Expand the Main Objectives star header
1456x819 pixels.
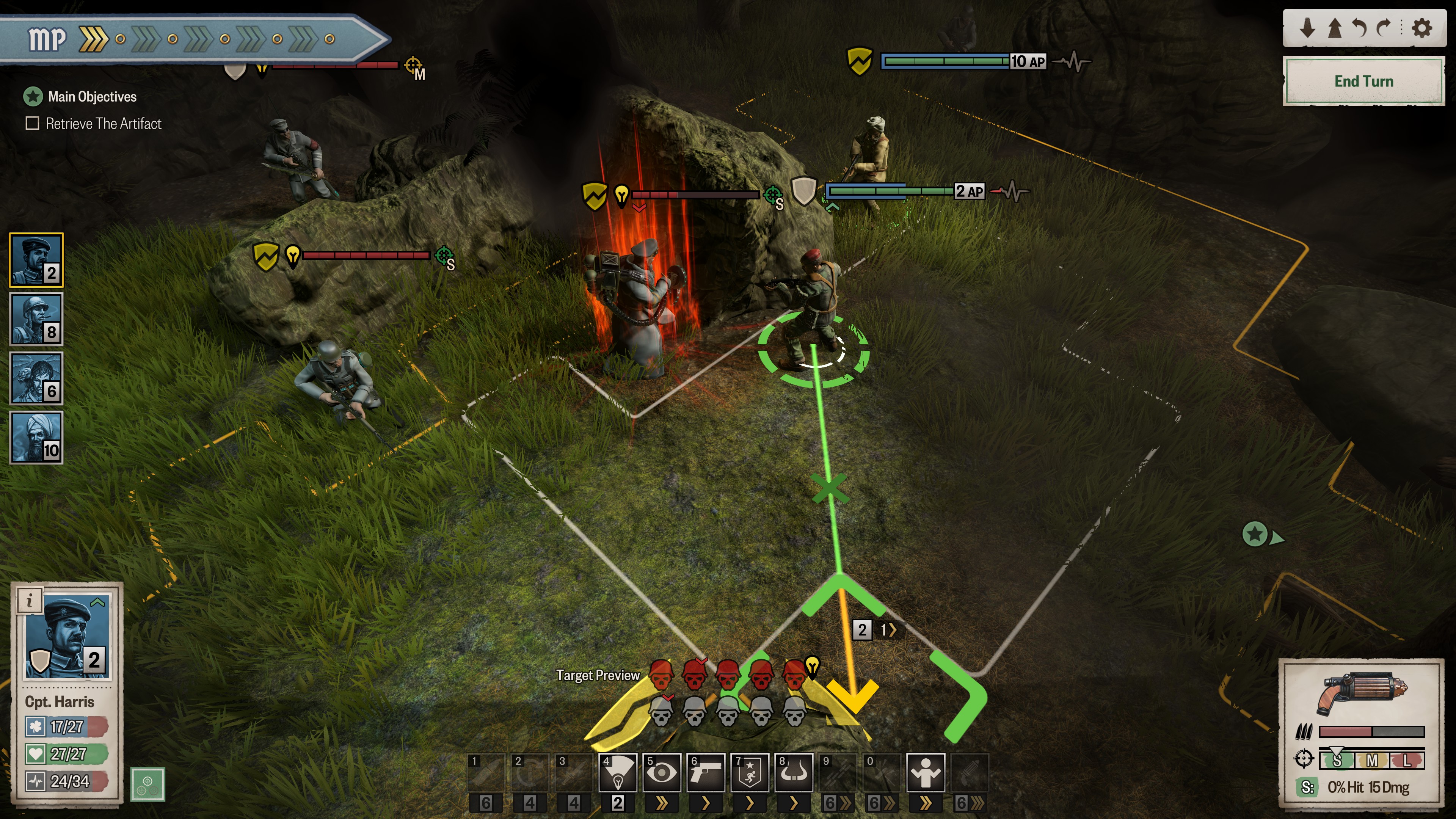click(x=34, y=97)
